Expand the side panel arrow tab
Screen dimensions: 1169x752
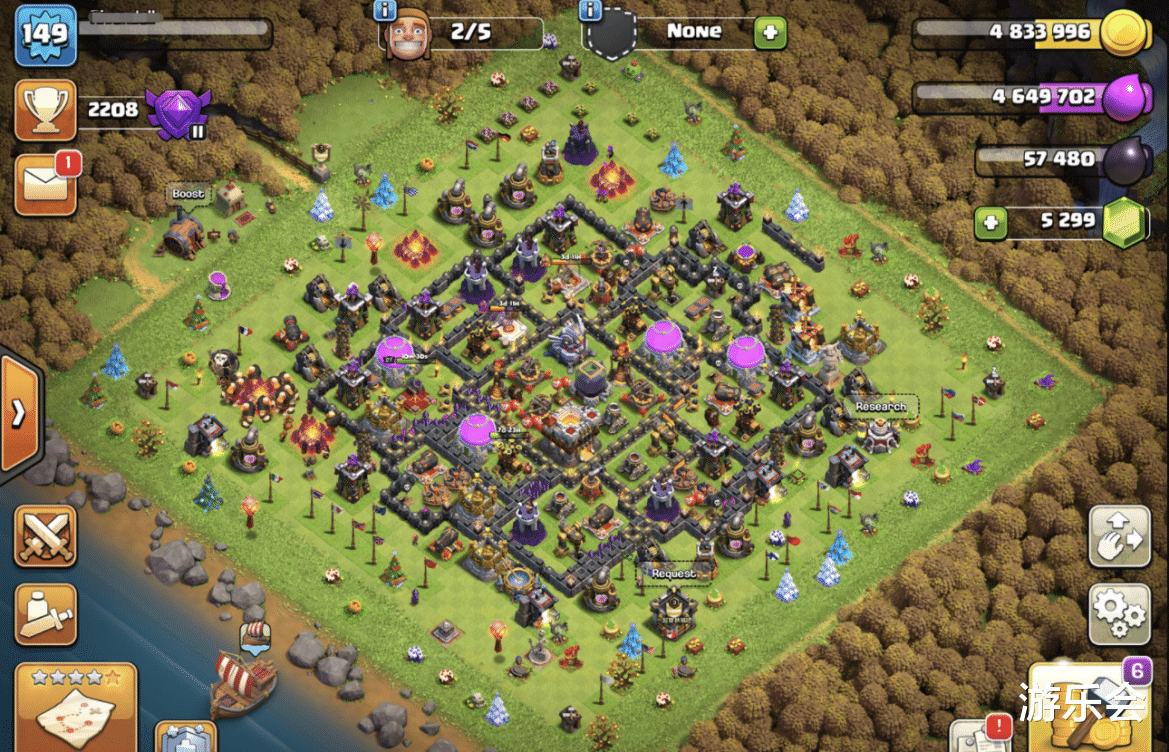20,413
